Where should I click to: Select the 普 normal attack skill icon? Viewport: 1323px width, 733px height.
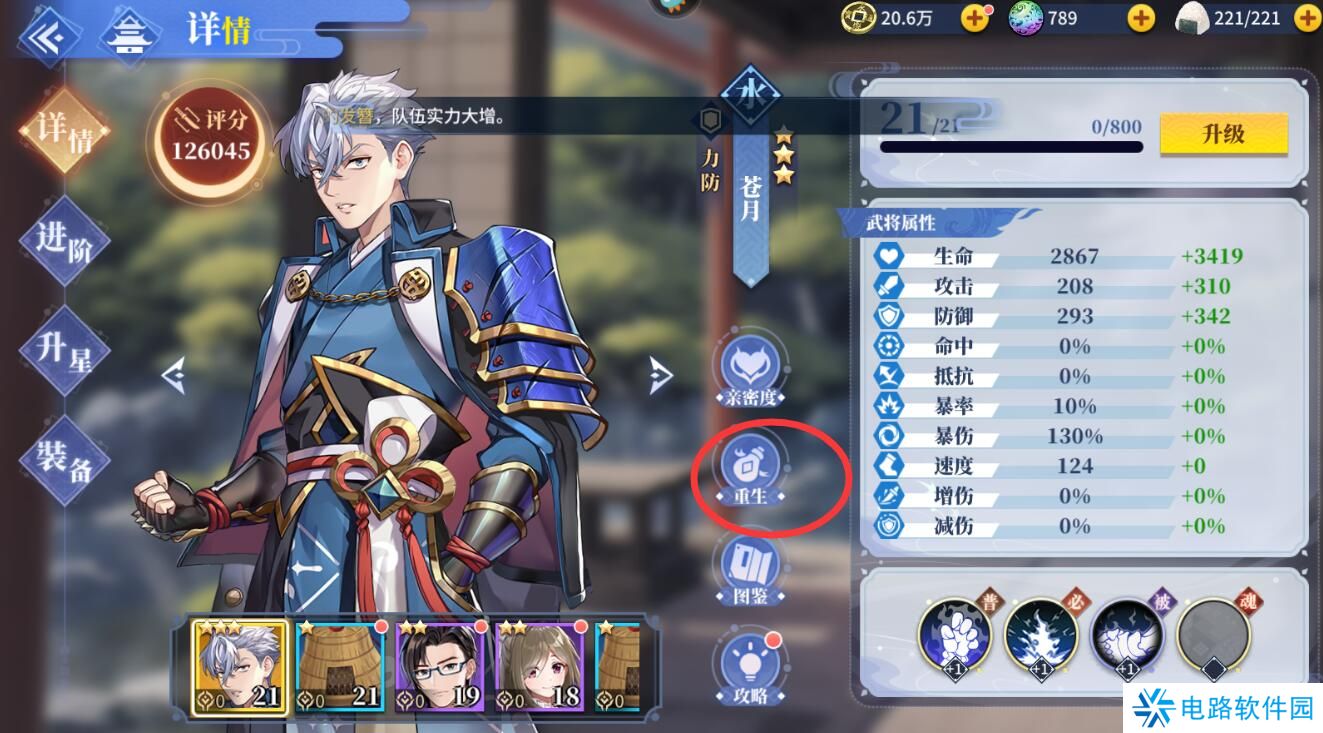956,640
